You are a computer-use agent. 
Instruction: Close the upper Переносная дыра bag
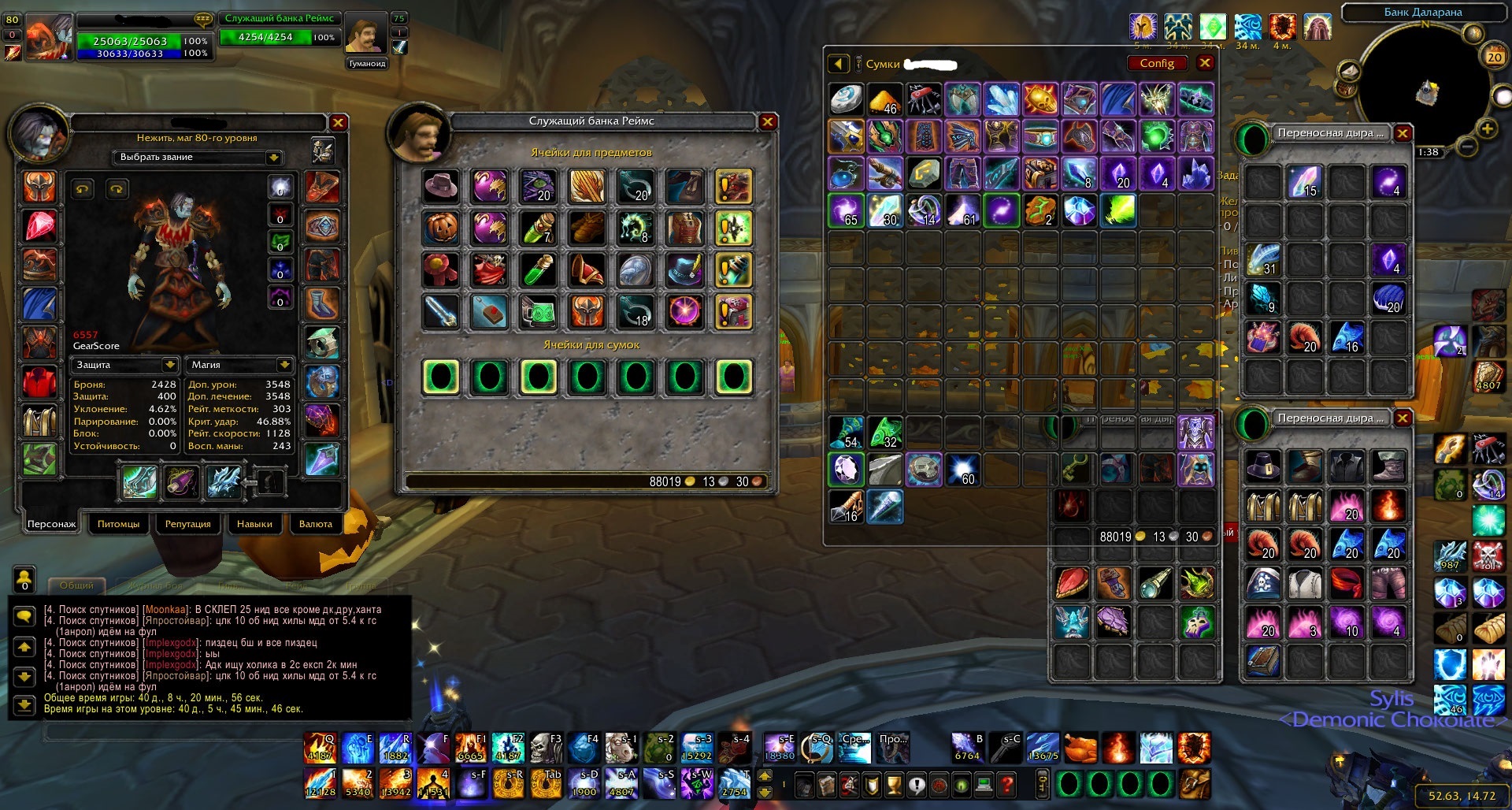(x=1402, y=133)
